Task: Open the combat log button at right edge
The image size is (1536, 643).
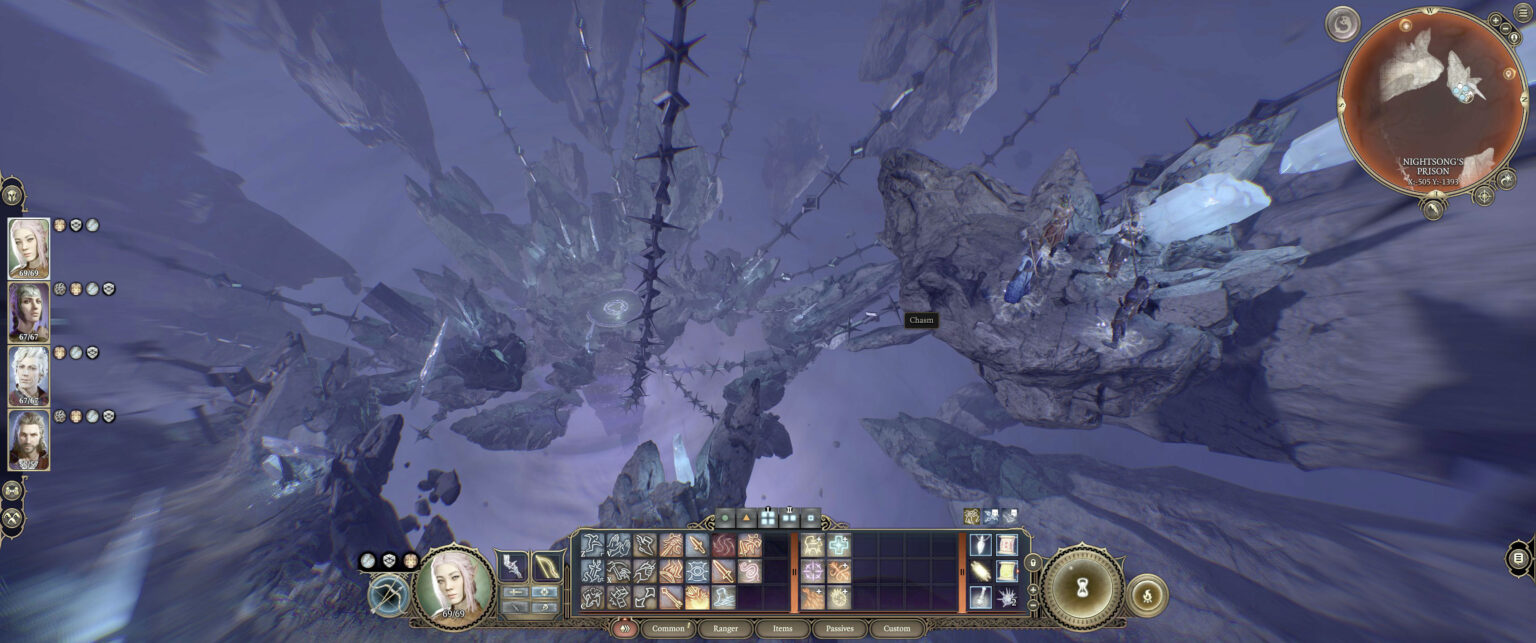Action: coord(1518,557)
